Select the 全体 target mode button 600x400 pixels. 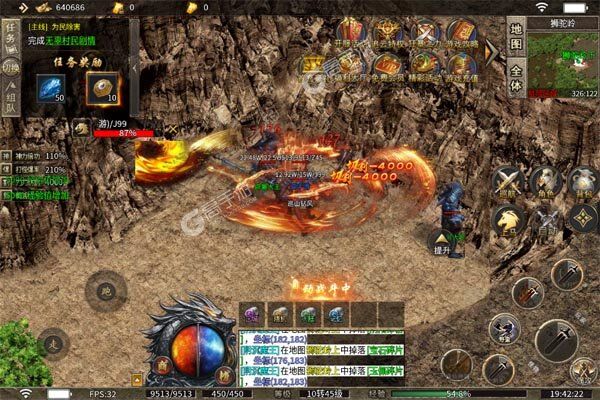(x=516, y=78)
